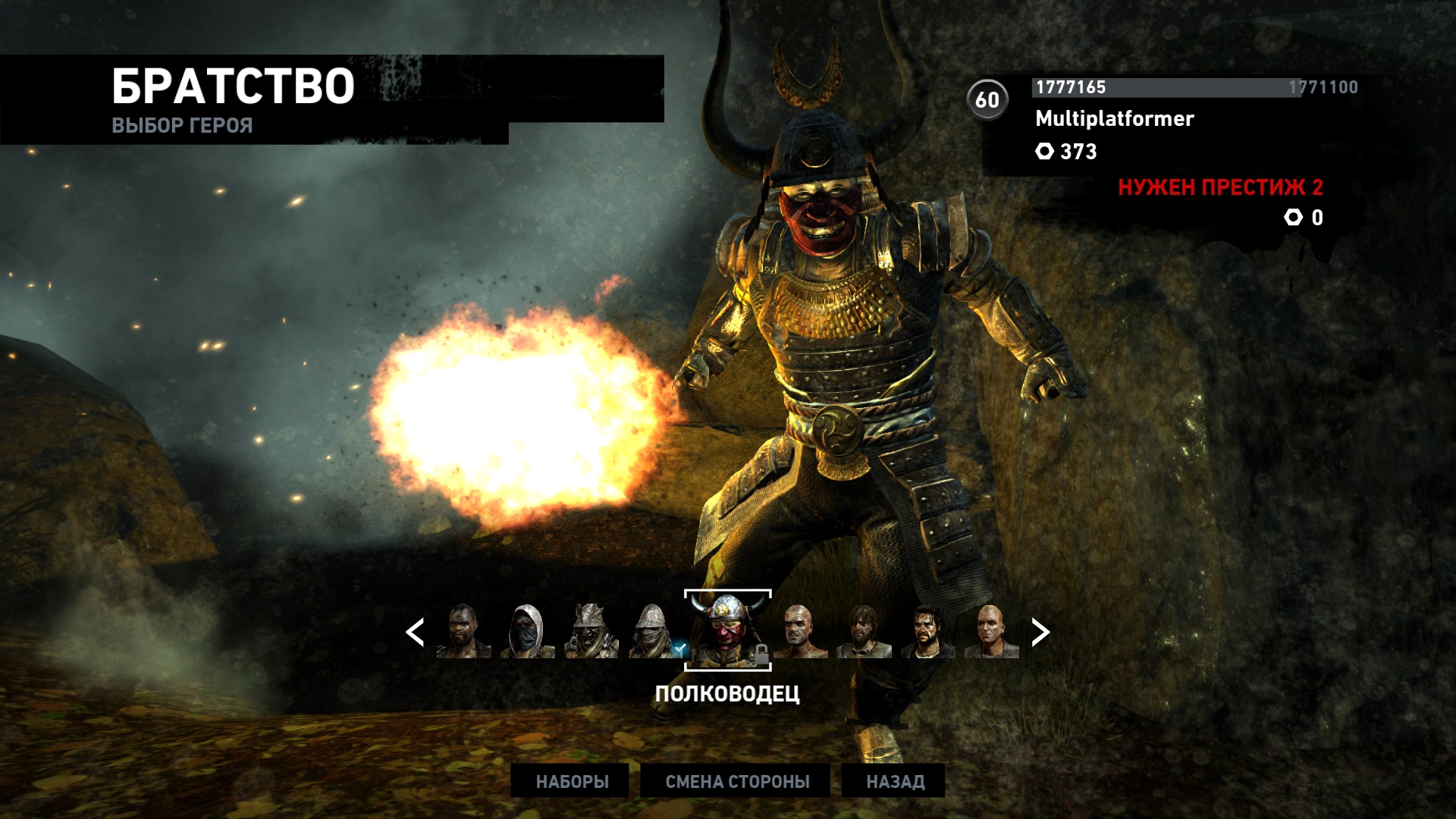Choose the last hero portrait in the strip
The image size is (1456, 819).
coord(991,631)
